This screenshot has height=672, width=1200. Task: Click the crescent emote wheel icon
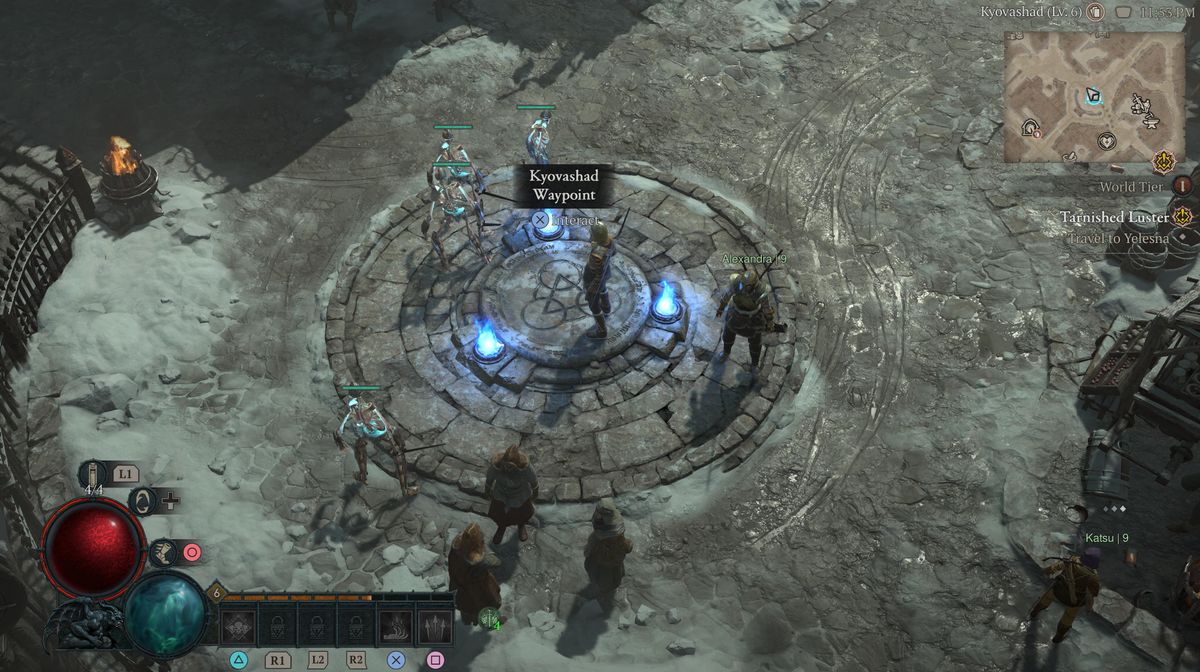click(144, 500)
